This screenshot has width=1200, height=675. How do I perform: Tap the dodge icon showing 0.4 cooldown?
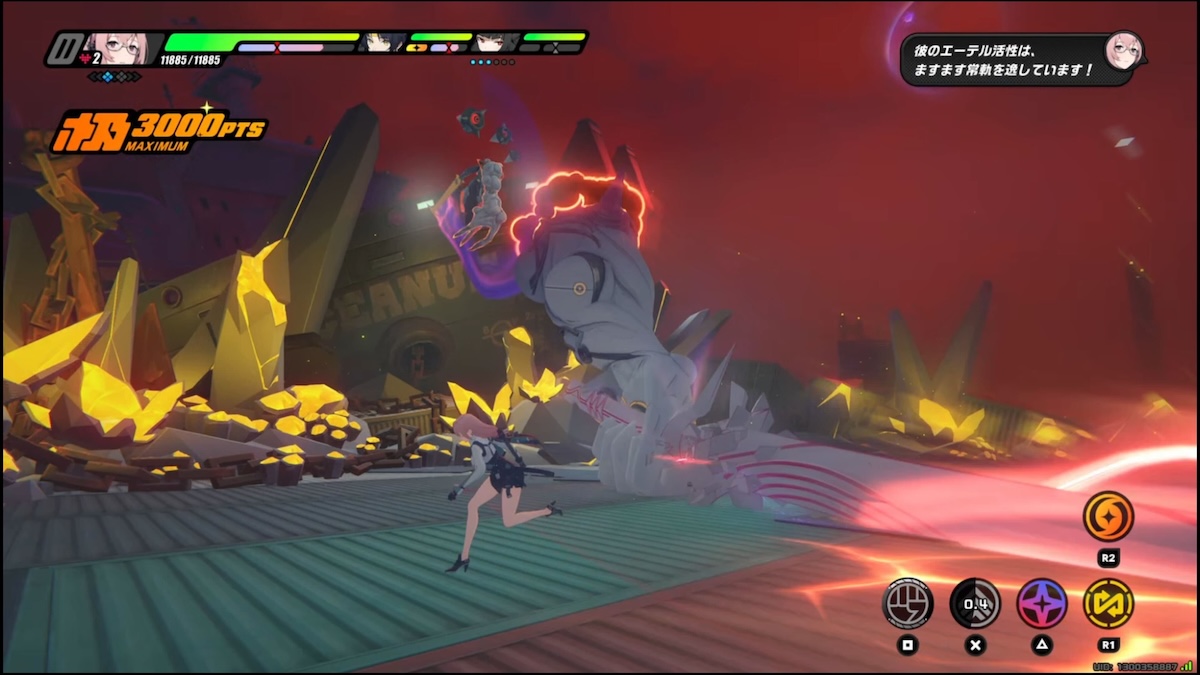click(975, 603)
